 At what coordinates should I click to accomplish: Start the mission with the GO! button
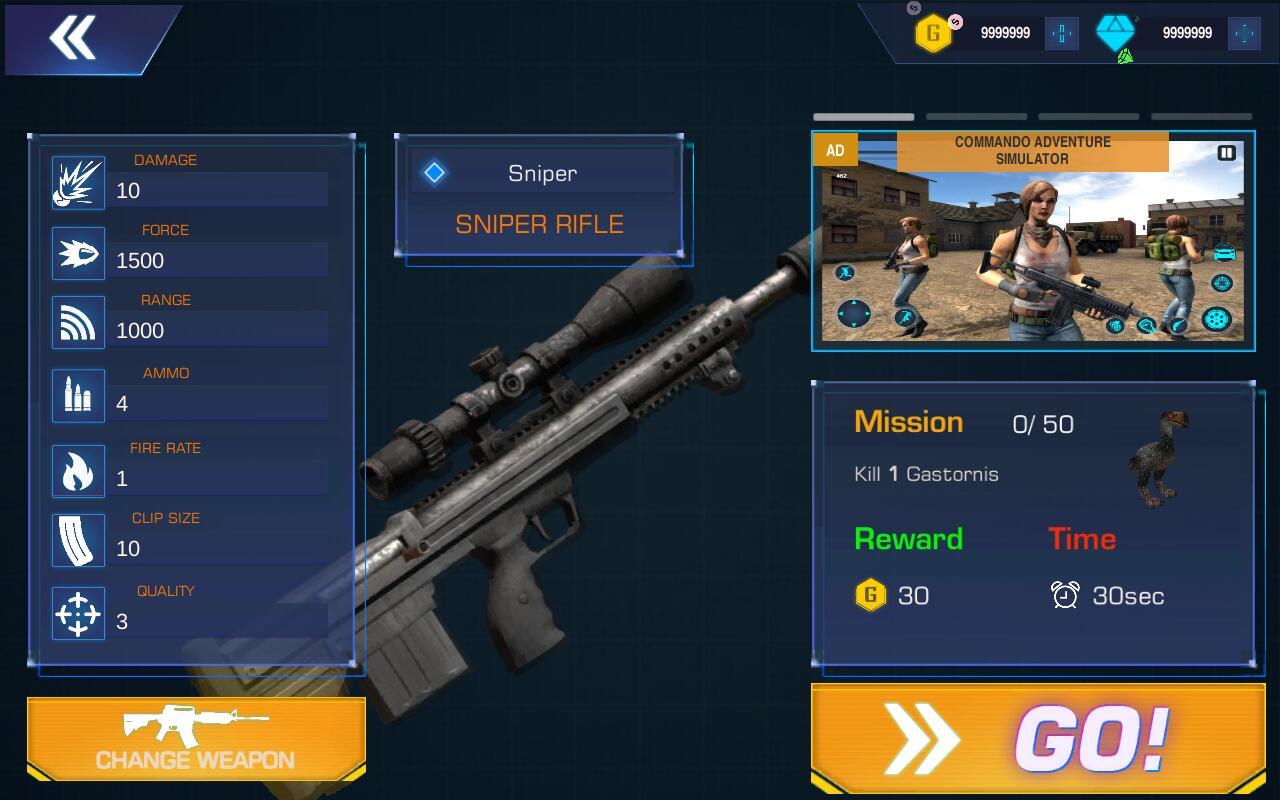(x=1037, y=739)
